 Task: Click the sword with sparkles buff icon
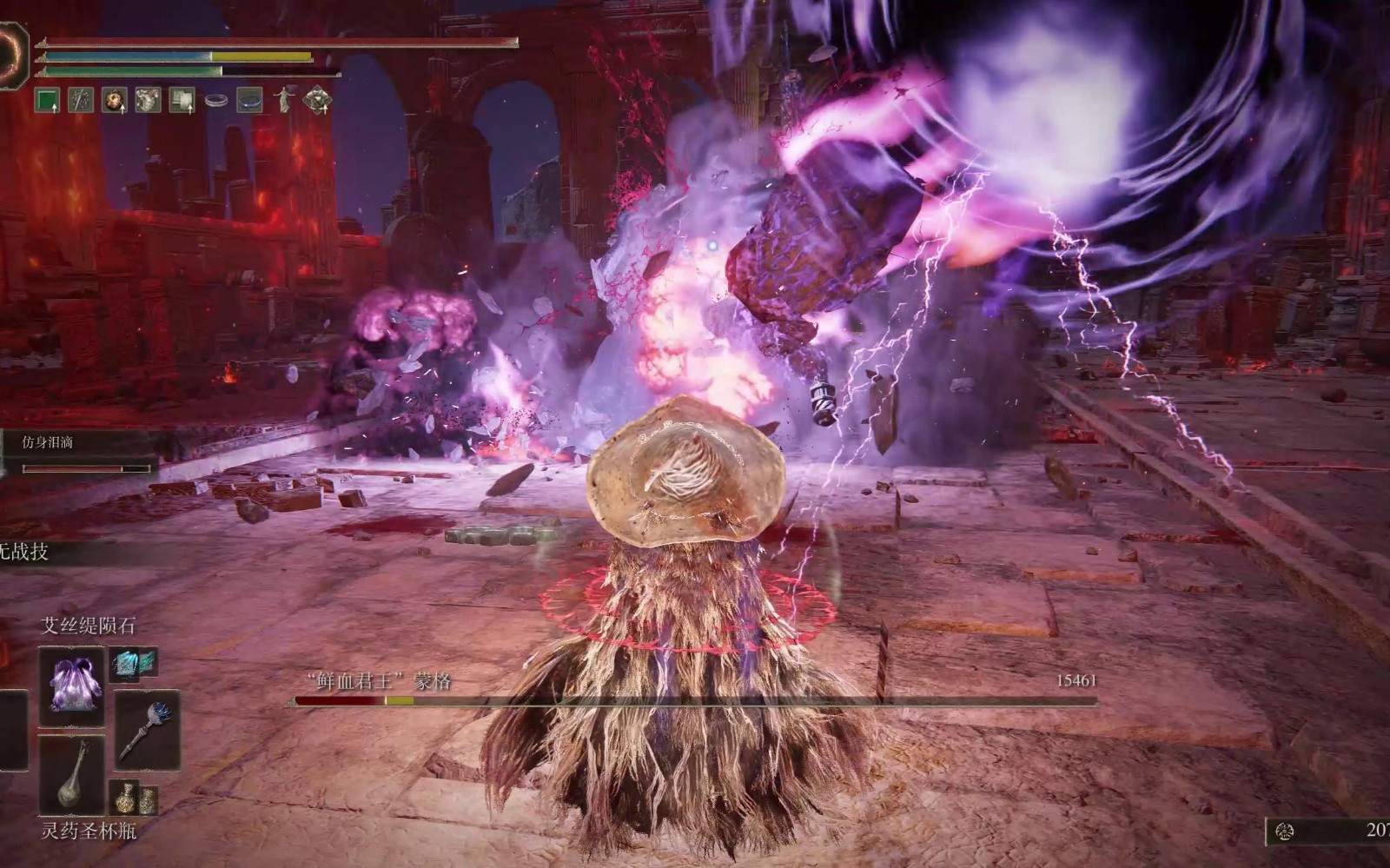point(81,101)
